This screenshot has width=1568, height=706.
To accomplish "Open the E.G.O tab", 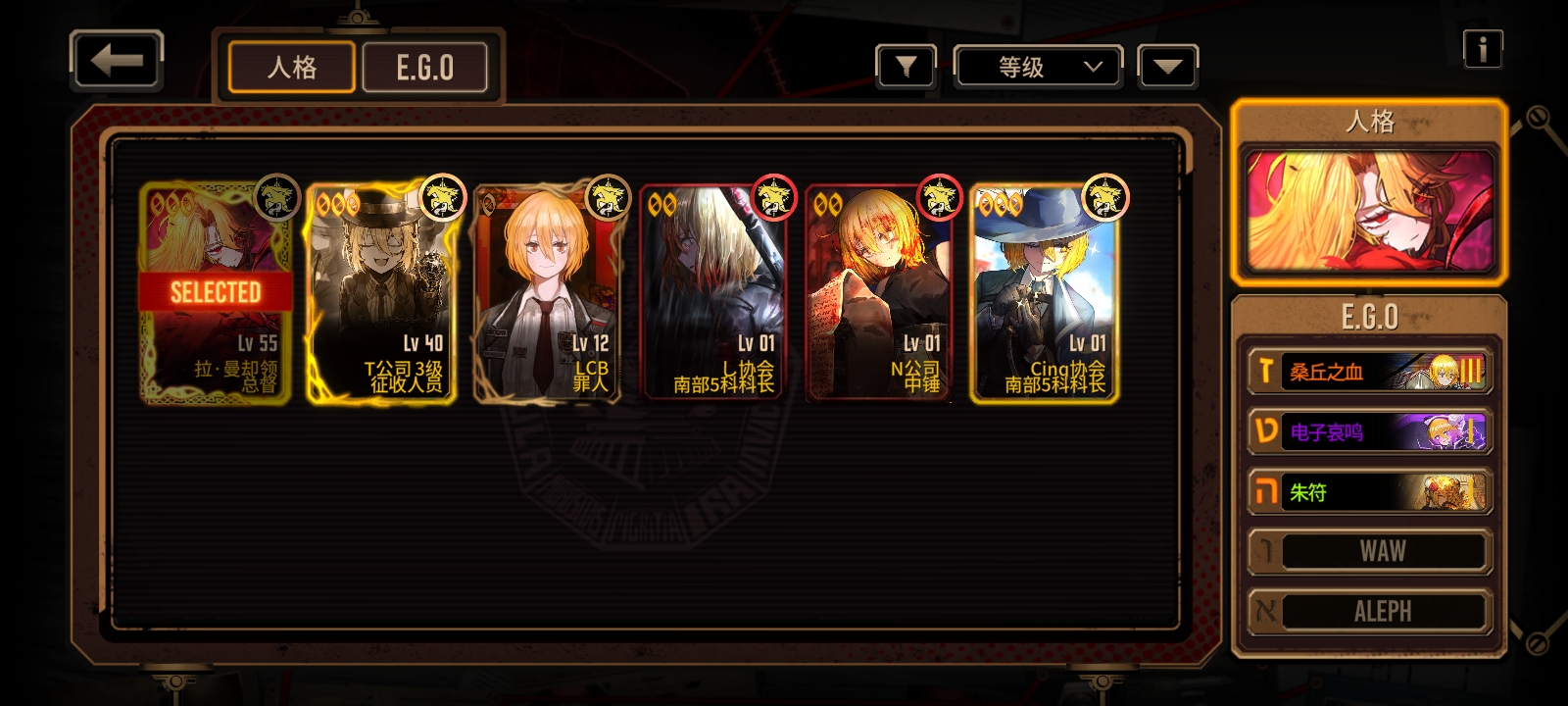I will click(x=424, y=68).
